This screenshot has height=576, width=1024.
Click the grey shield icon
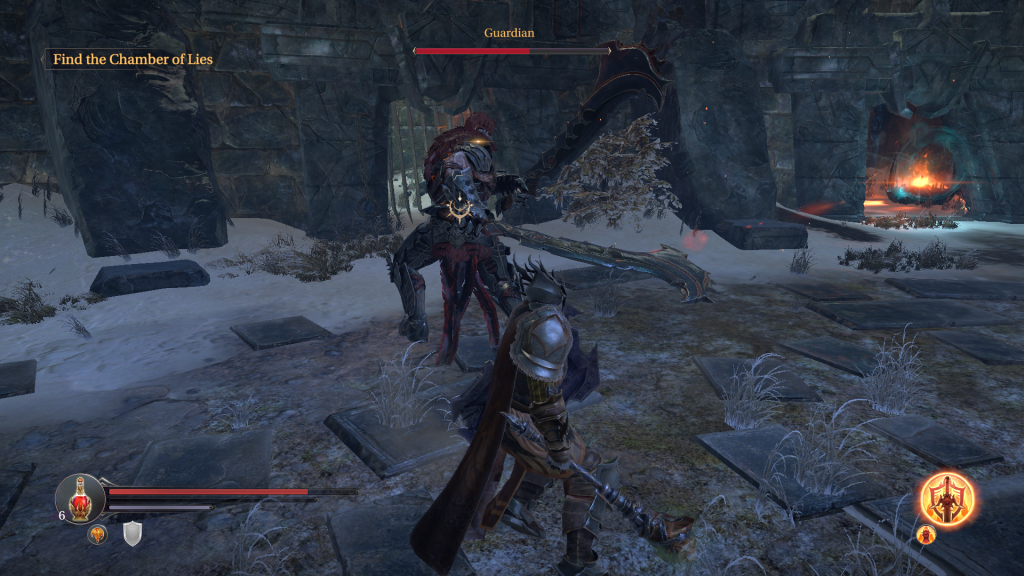(x=133, y=534)
